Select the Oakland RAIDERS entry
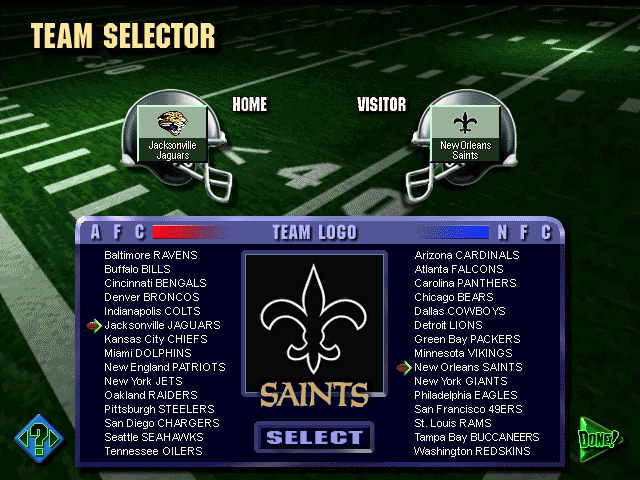The image size is (640, 480). (151, 395)
